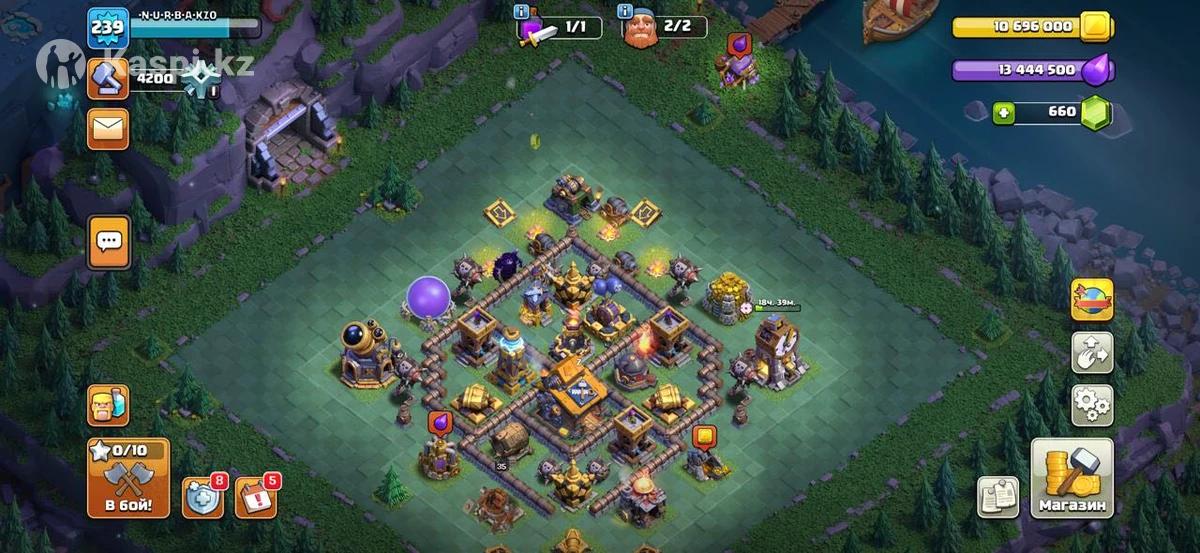Screen dimensions: 1200x553
Task: Start a battle with В бой!
Action: pos(128,478)
